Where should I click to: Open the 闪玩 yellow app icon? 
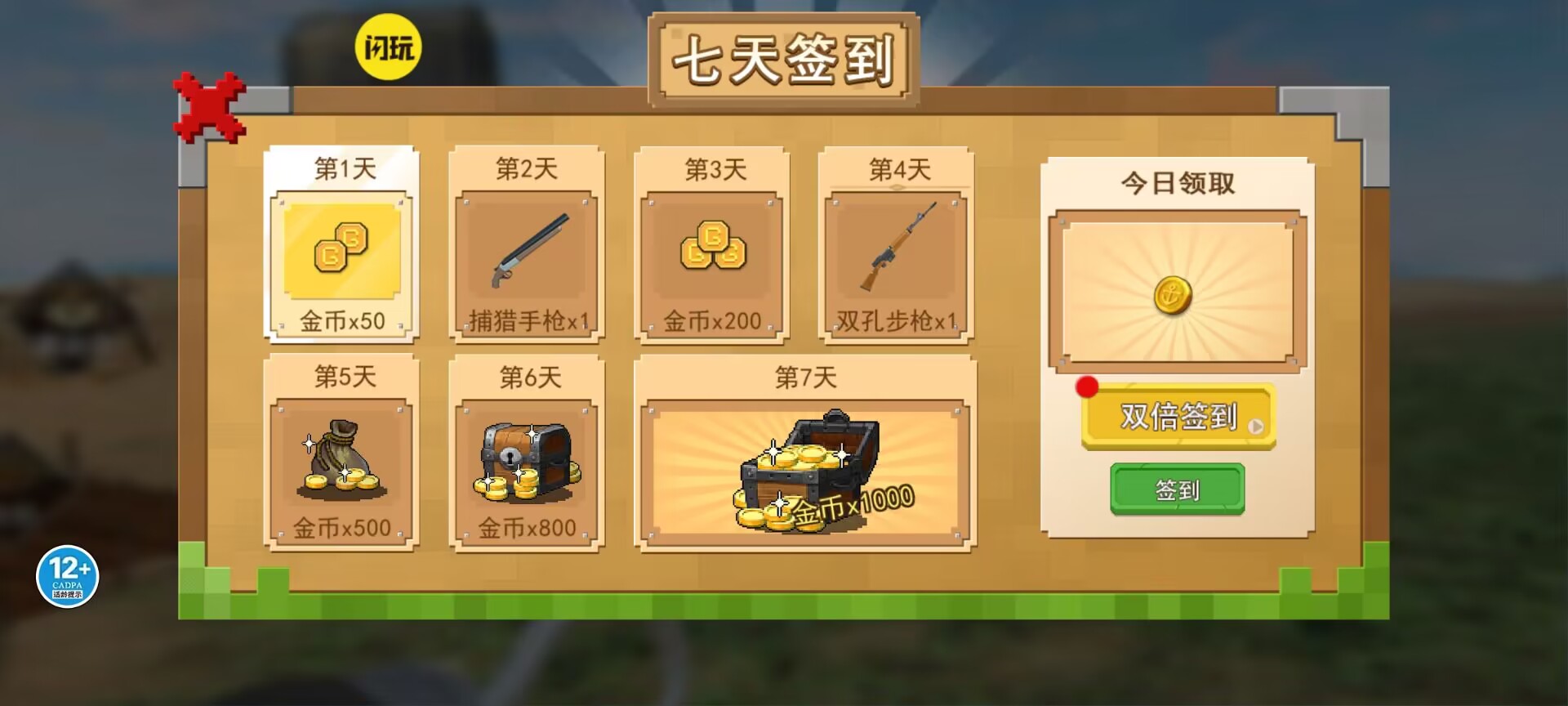390,47
